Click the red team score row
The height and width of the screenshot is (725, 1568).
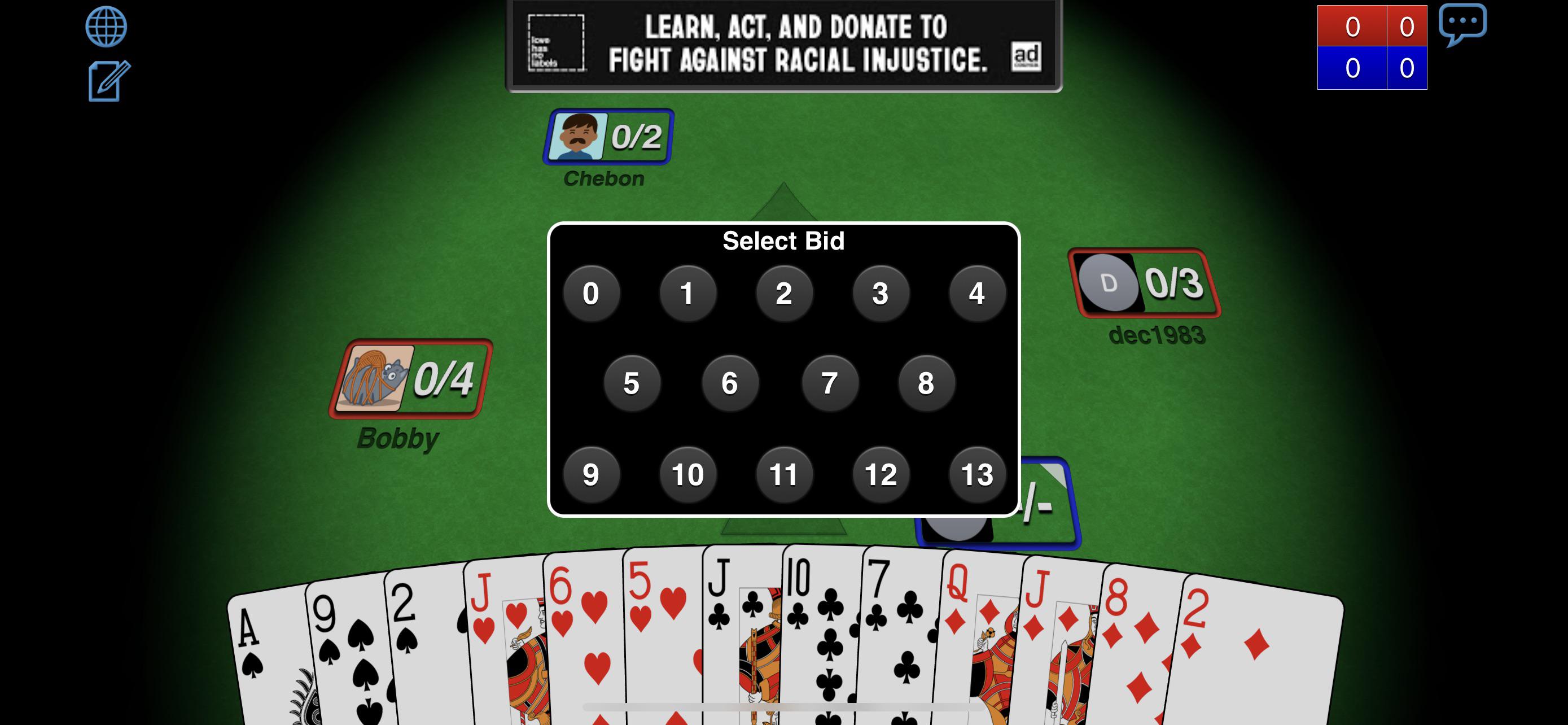[x=1372, y=25]
